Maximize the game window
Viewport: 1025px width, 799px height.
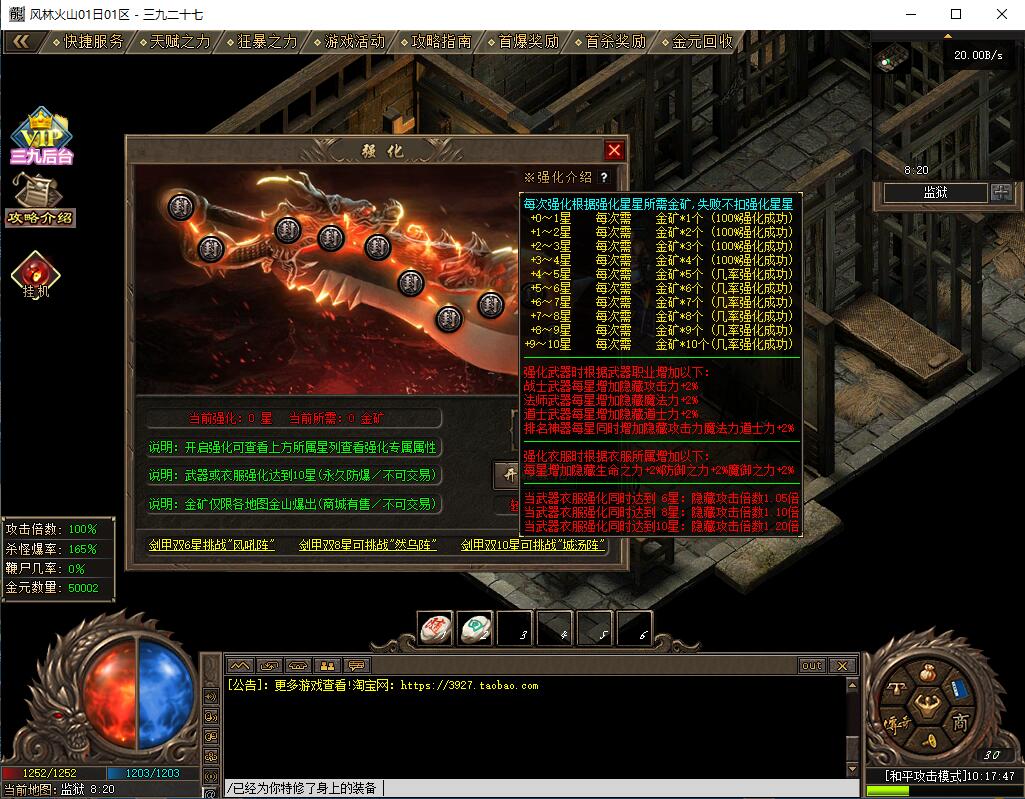tap(956, 14)
